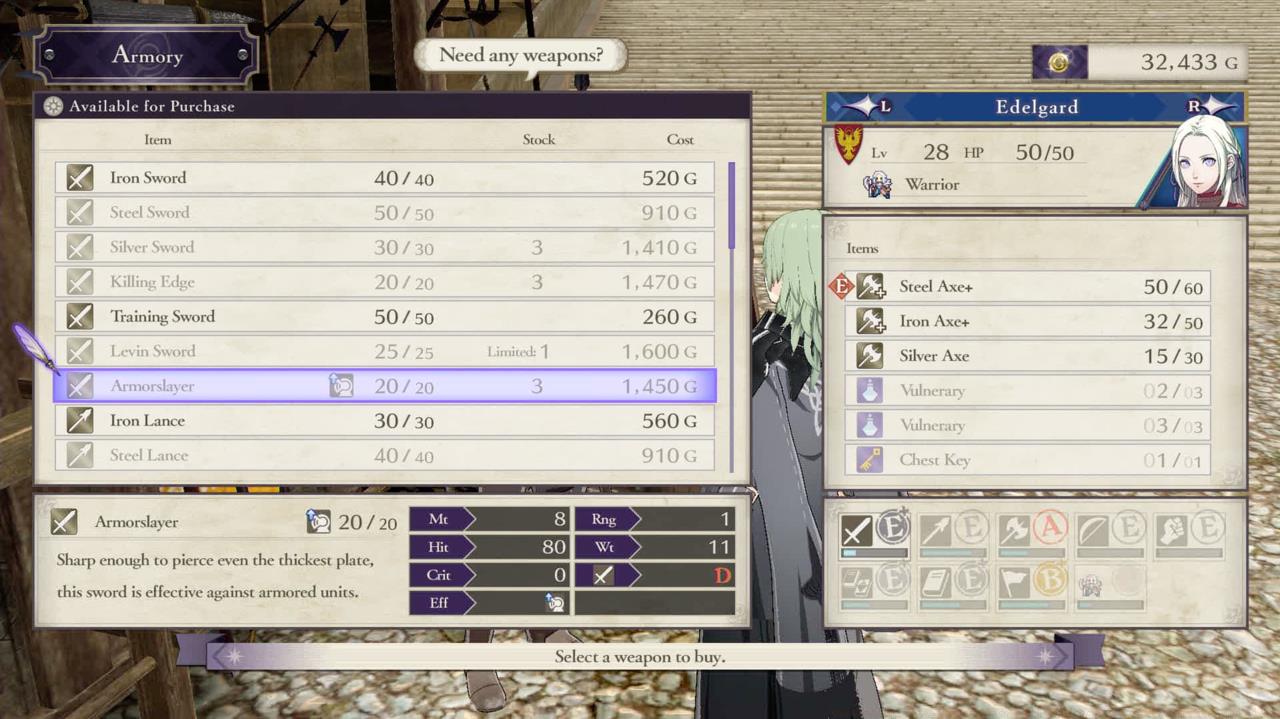Select Iron Axe+ in Edelgard's items
Image resolution: width=1280 pixels, height=719 pixels.
1032,322
